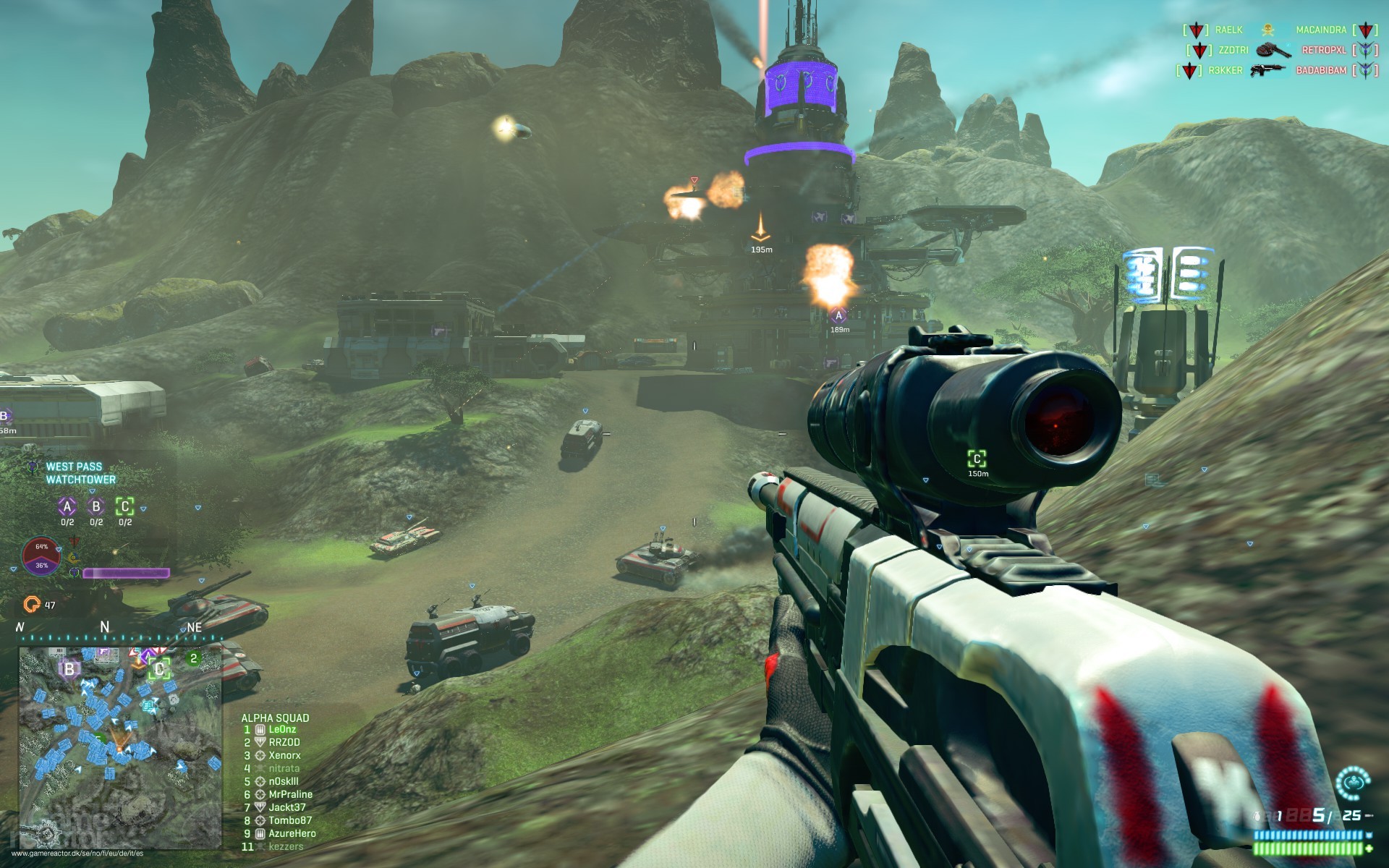1389x868 pixels.
Task: Click squad member n0sklll's name
Action: pyautogui.click(x=284, y=780)
